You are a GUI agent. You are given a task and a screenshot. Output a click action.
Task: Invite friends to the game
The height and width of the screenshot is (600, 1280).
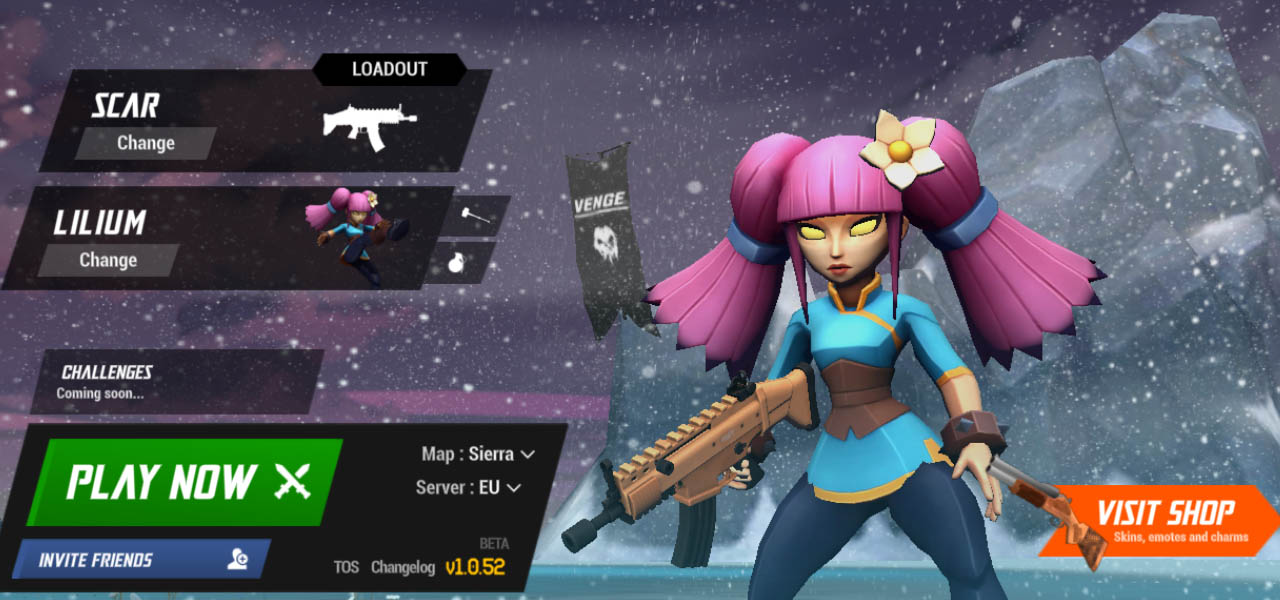[x=141, y=560]
